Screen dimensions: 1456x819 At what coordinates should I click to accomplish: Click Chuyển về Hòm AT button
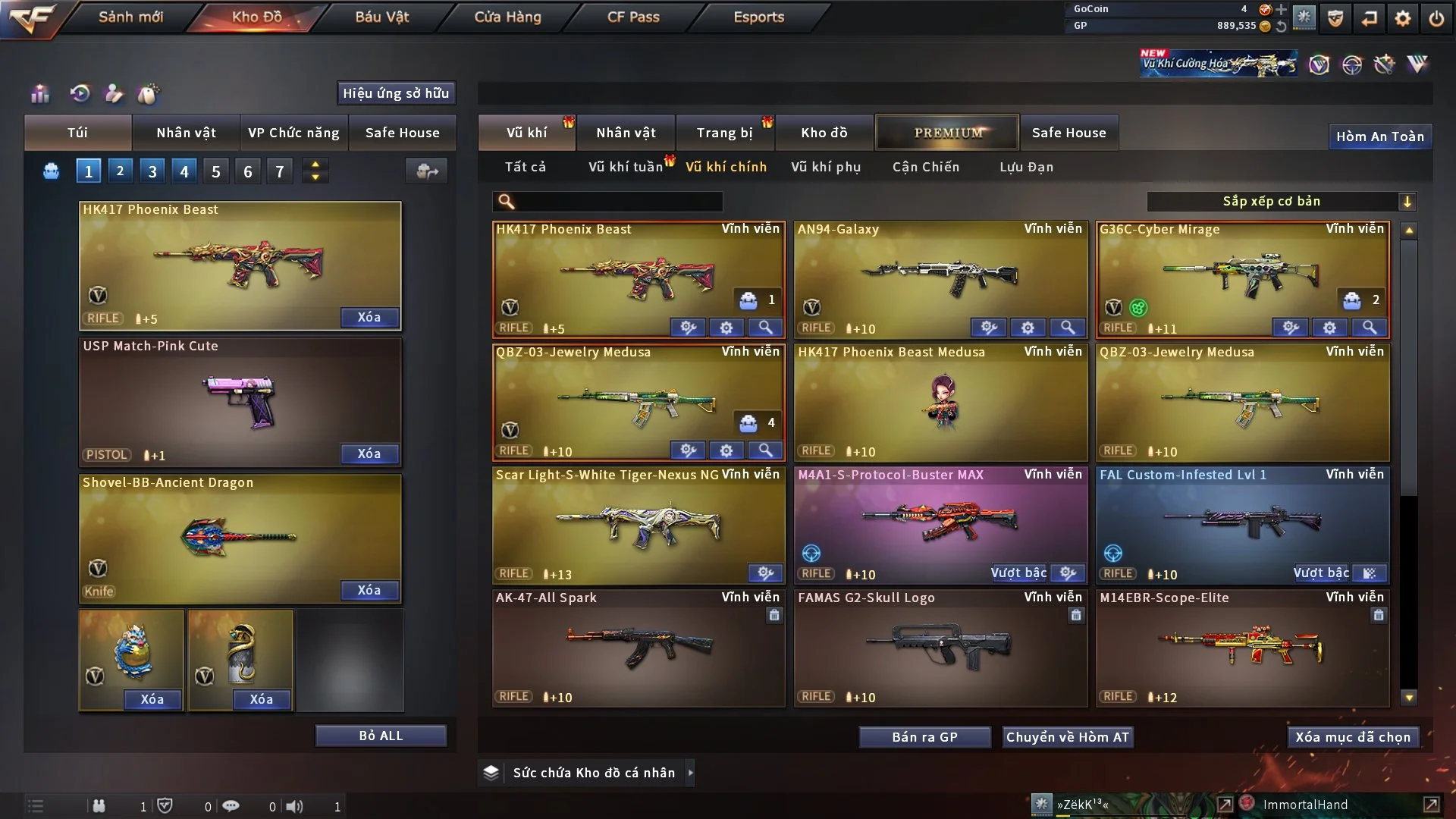pos(1068,737)
